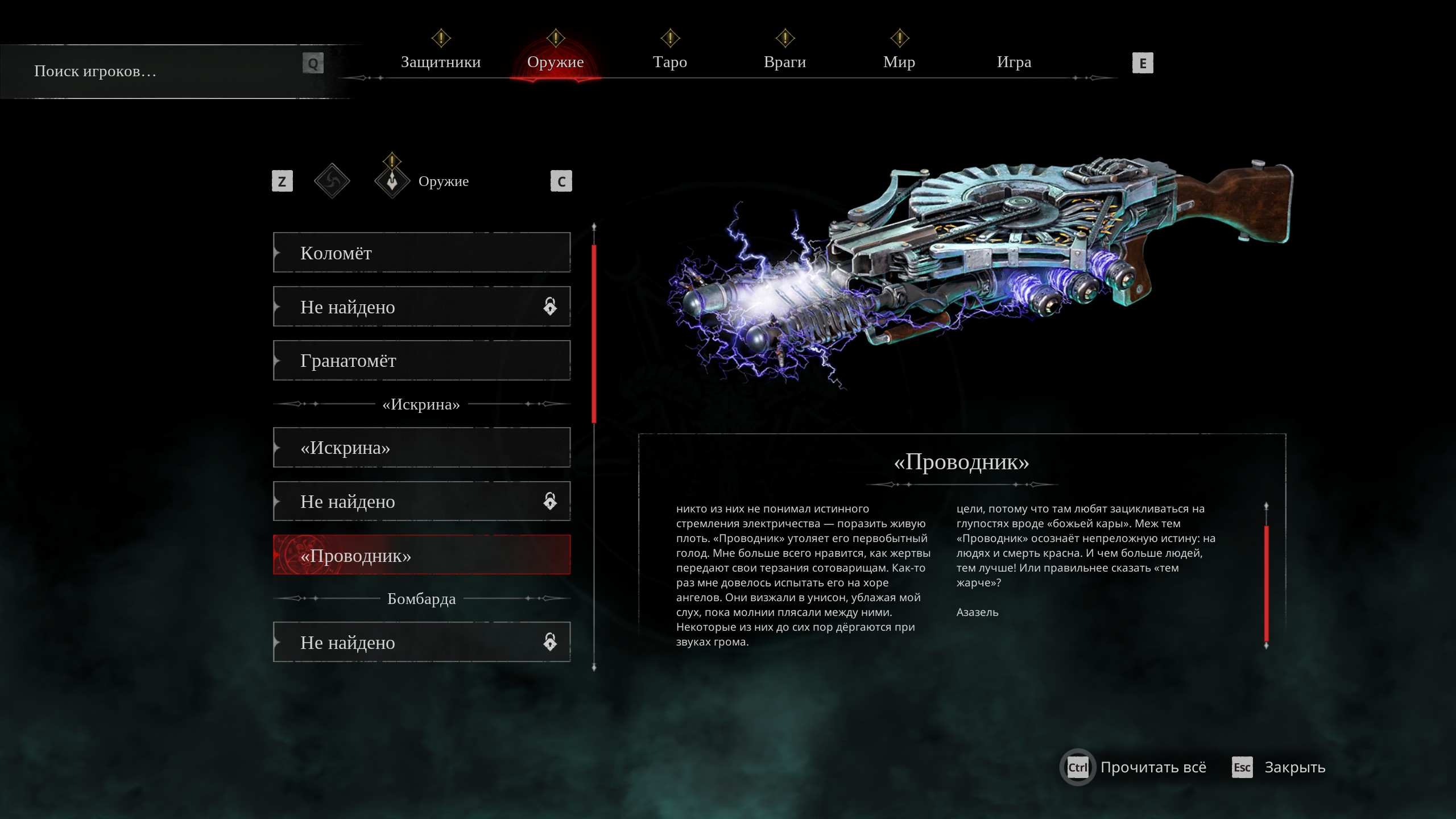This screenshot has width=1456, height=819.
Task: Choose the Гранатомёт entry in list
Action: pos(421,361)
